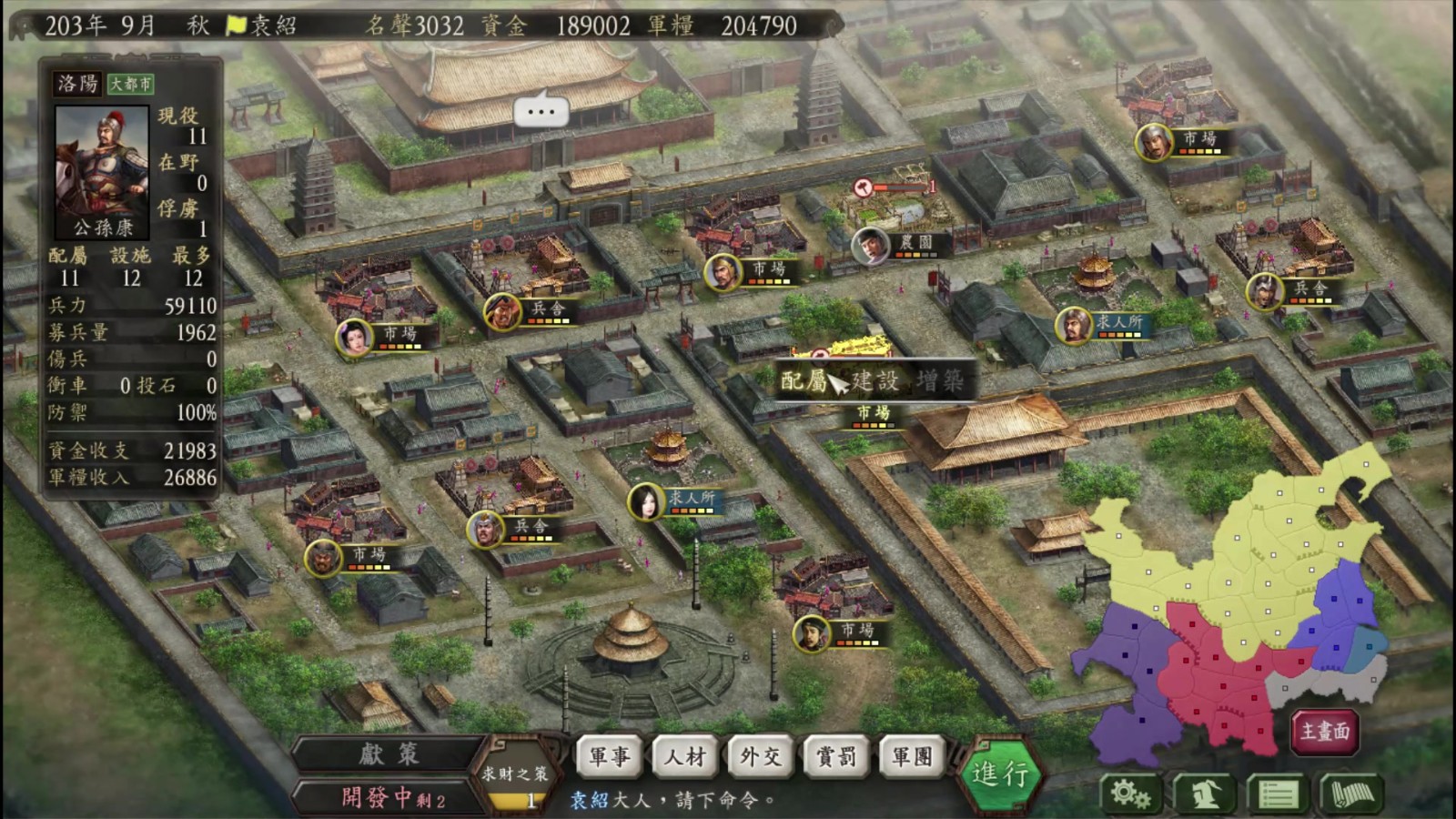
Task: Select 建設 in the facility popup menu
Action: [875, 380]
